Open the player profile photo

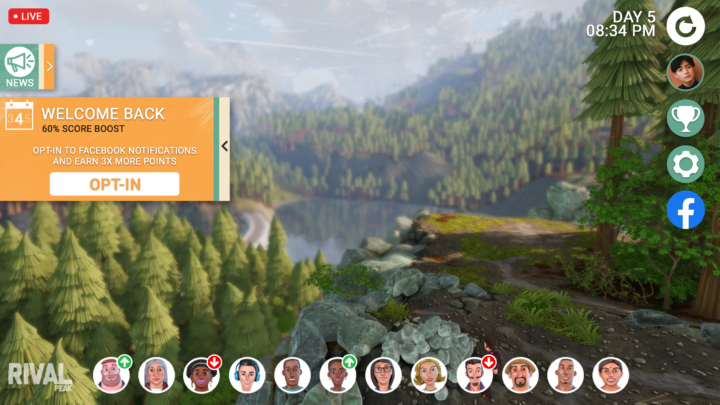coord(685,72)
